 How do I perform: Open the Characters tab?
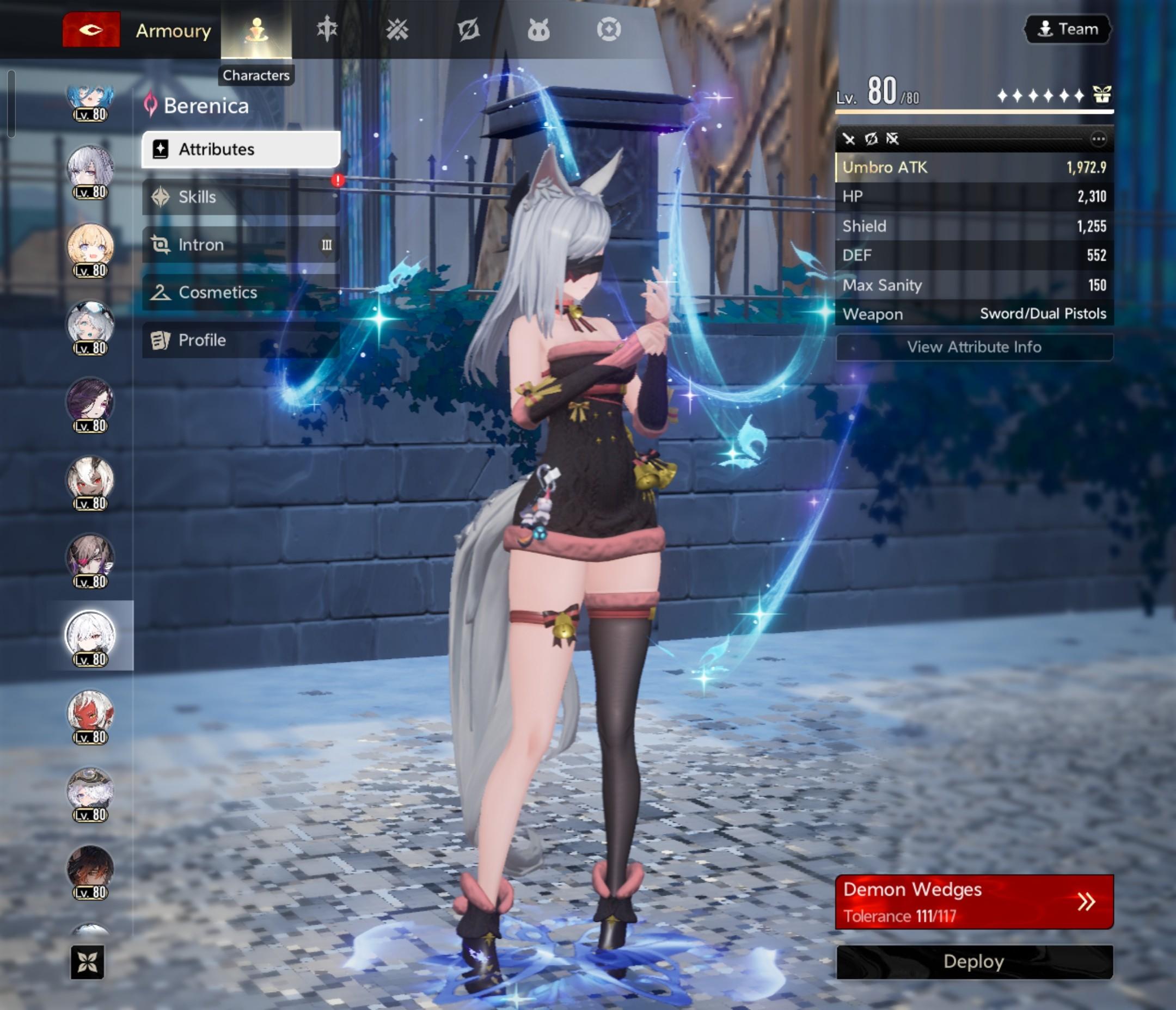(256, 29)
